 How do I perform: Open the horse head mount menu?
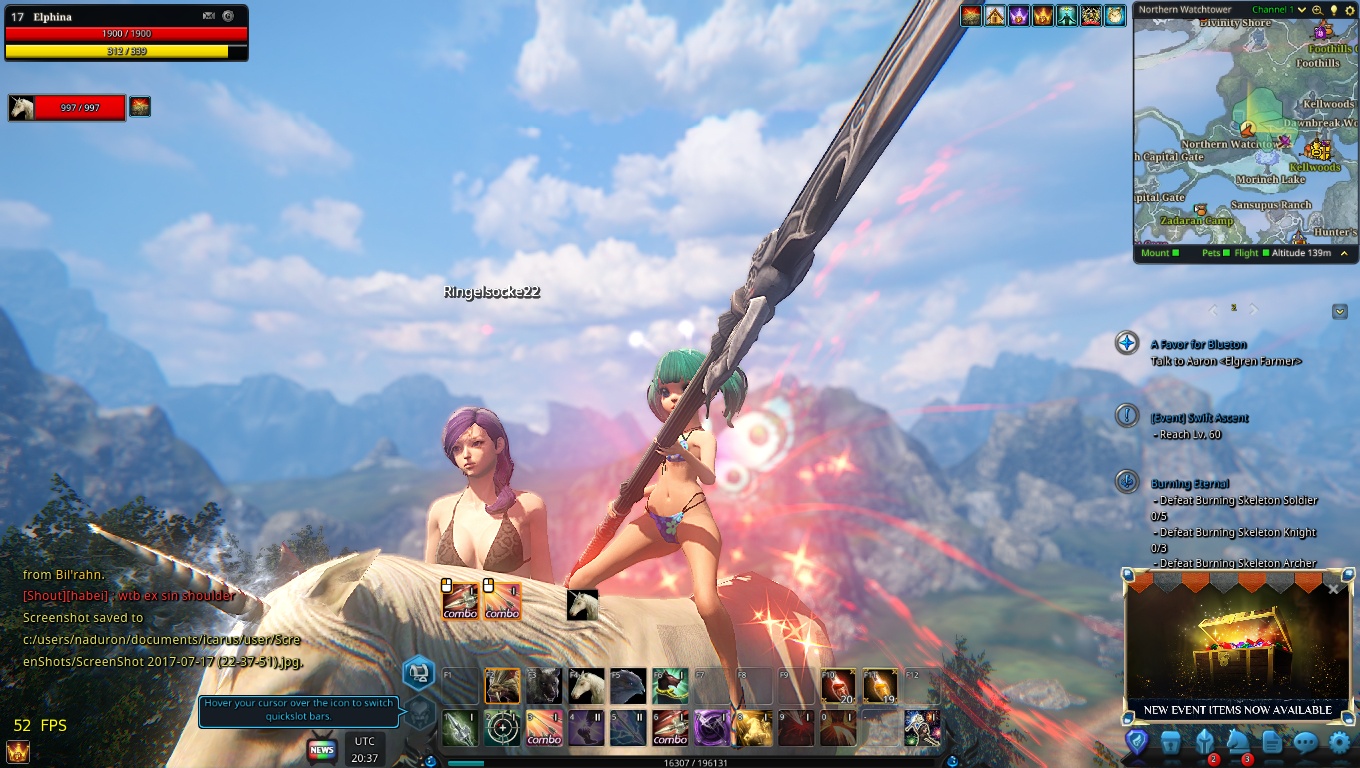pyautogui.click(x=1238, y=742)
